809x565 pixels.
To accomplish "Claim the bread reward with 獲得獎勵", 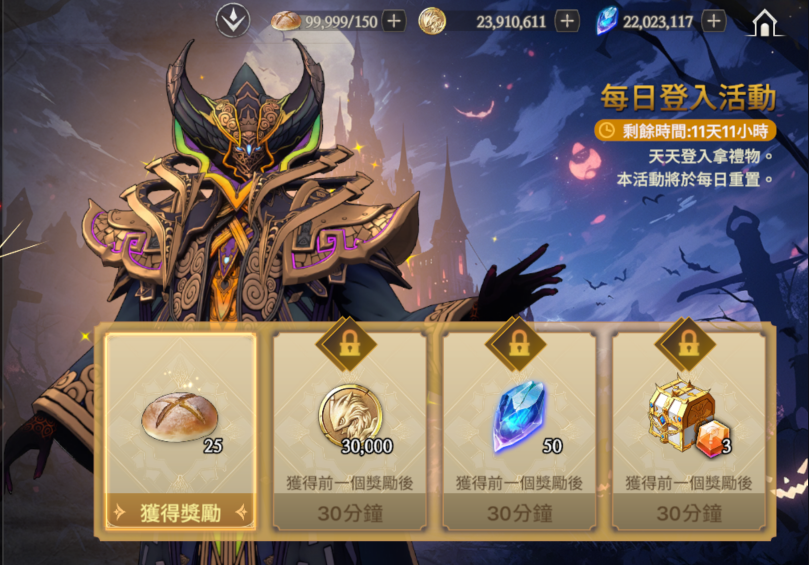I will (180, 513).
